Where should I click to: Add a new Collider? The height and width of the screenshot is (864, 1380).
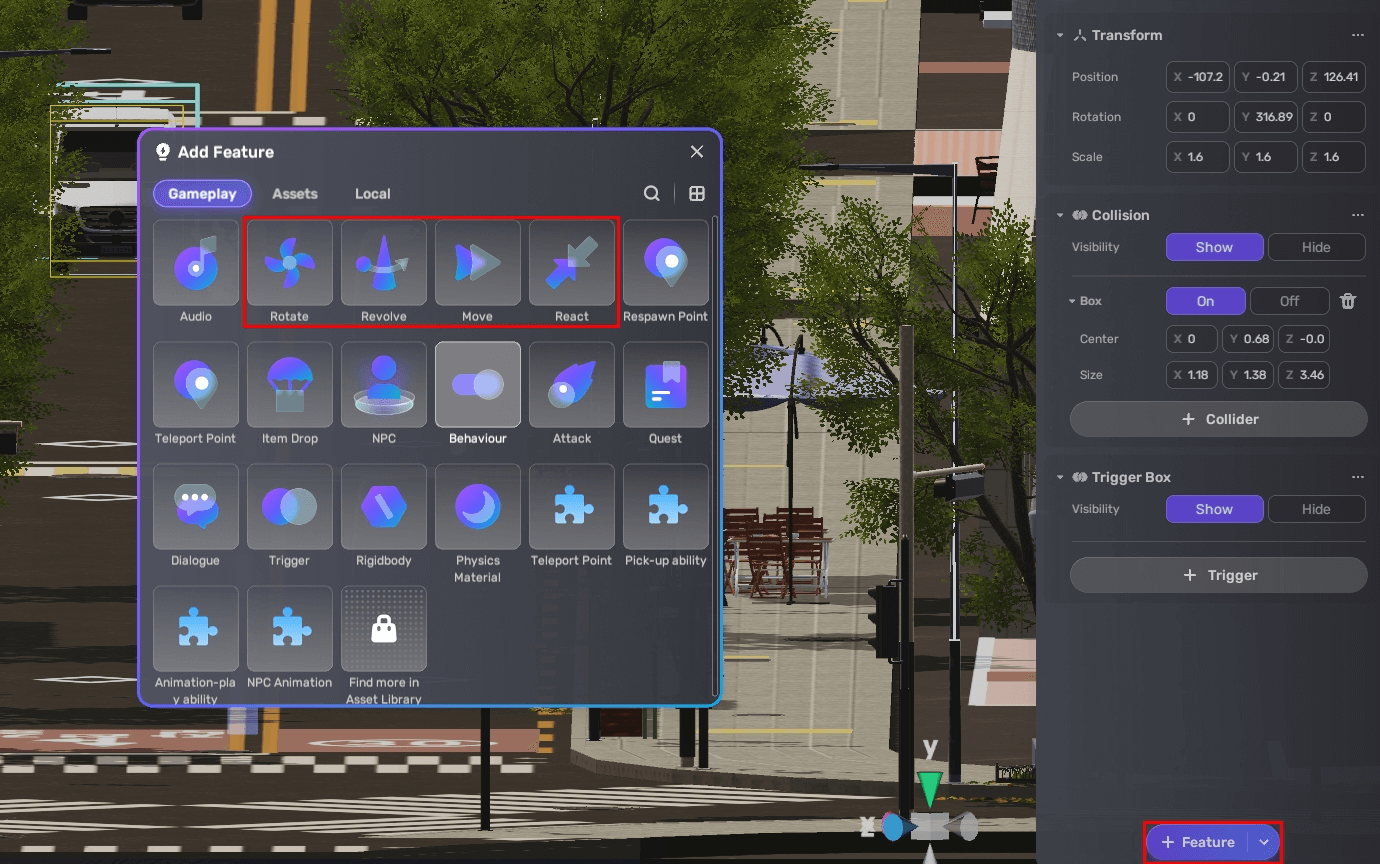[x=1218, y=418]
